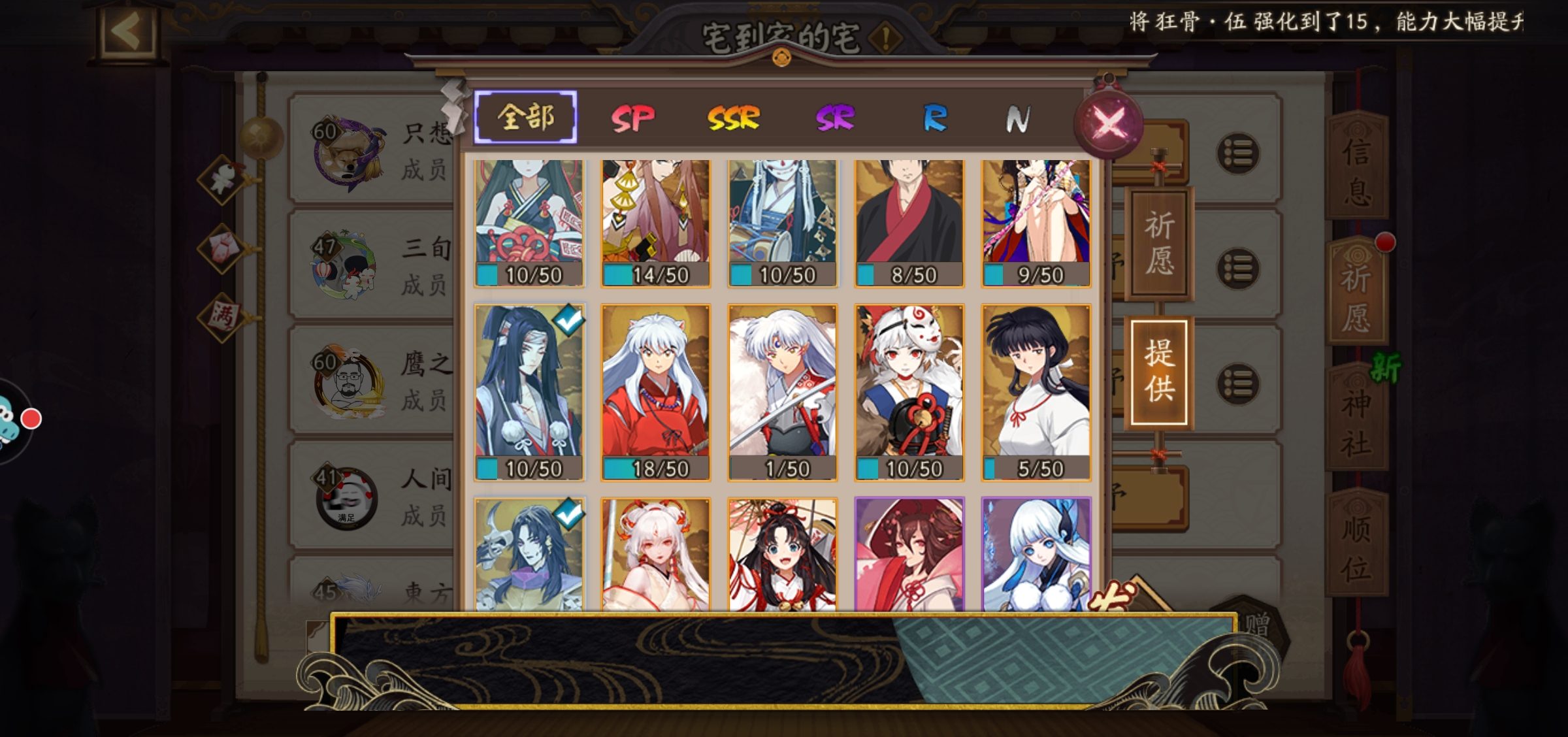Pick the card showing 9/50 shards

[x=1036, y=222]
